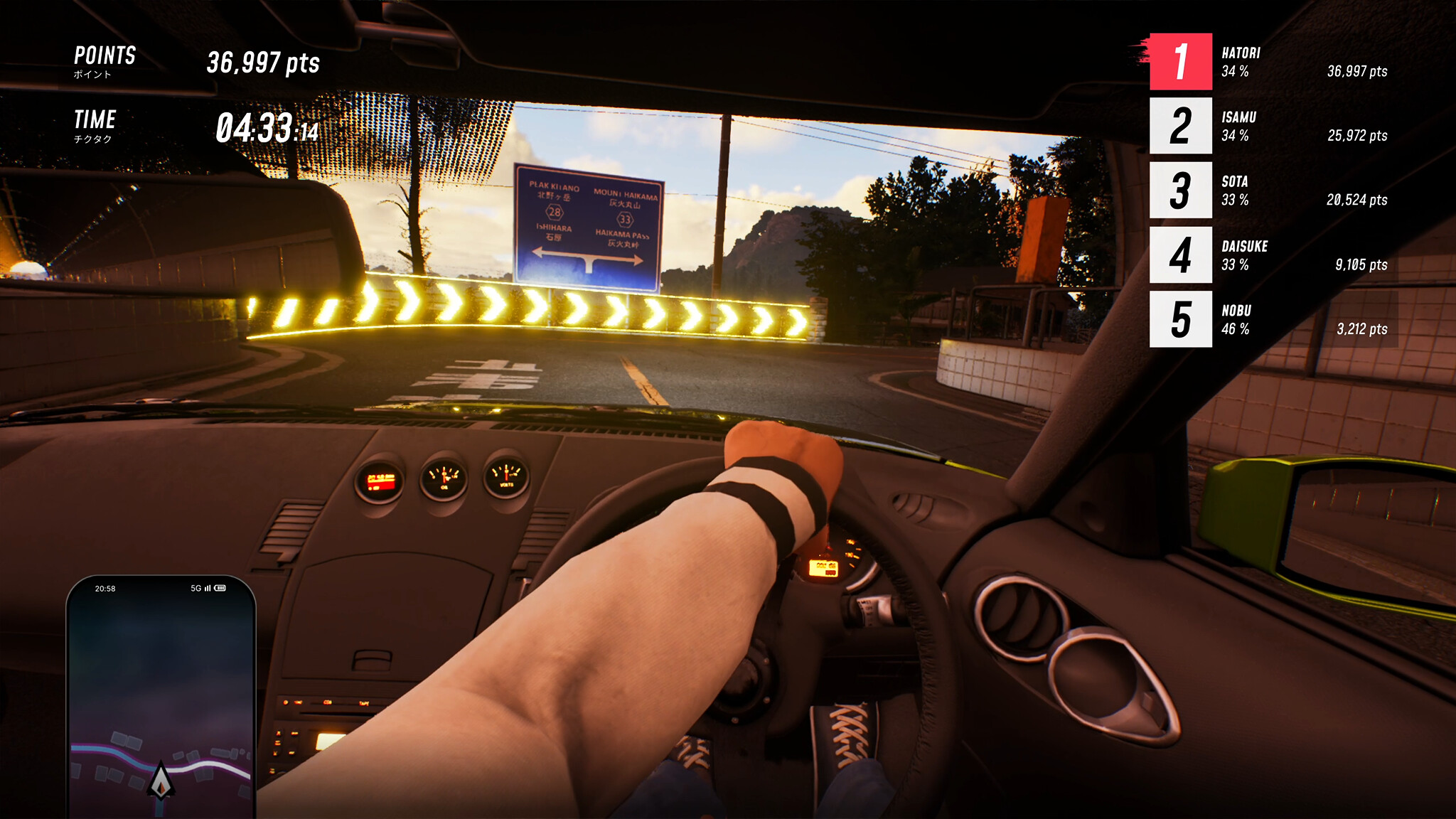Click NOBU's 3,212 pts score
1456x819 pixels.
tap(1361, 329)
